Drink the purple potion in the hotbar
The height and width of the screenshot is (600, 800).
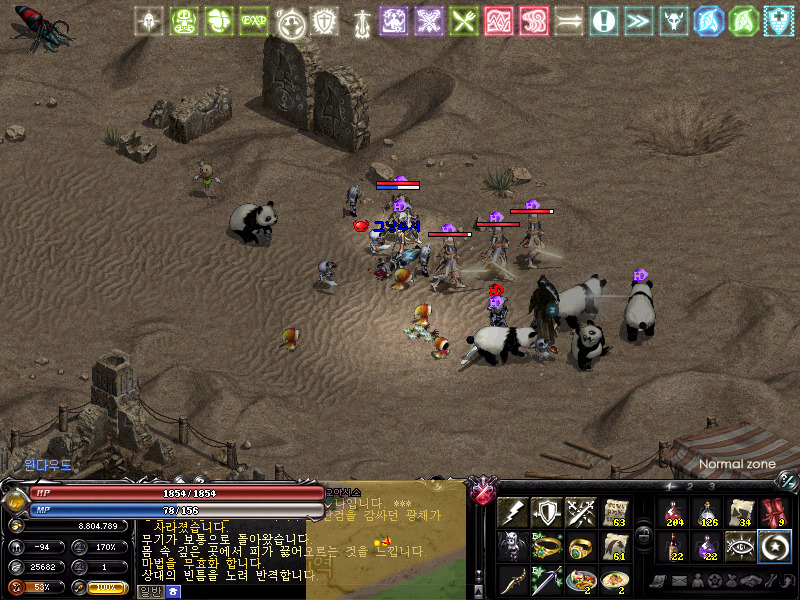[x=707, y=547]
